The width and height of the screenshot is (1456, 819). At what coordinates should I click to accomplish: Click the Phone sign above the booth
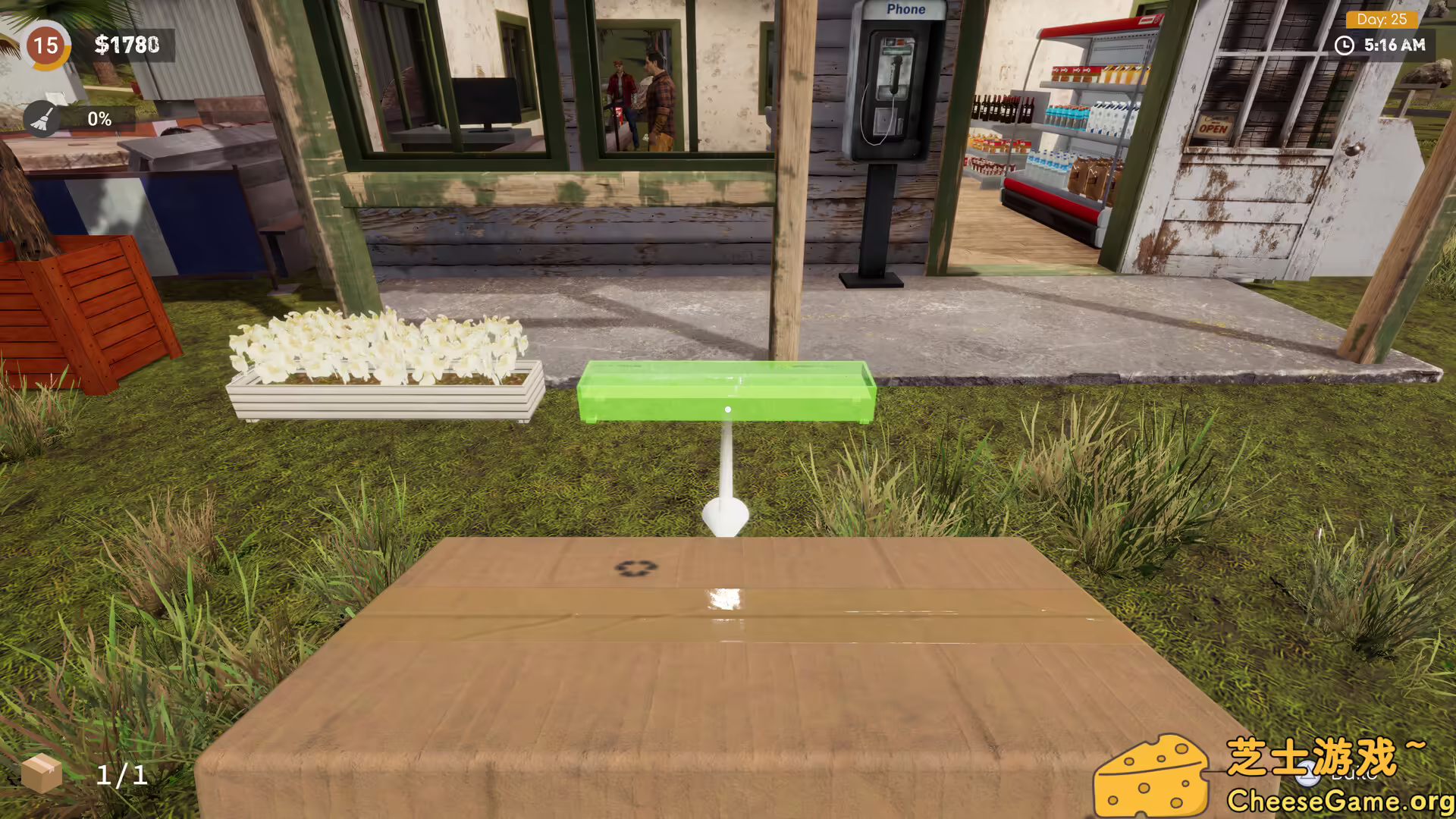click(905, 9)
